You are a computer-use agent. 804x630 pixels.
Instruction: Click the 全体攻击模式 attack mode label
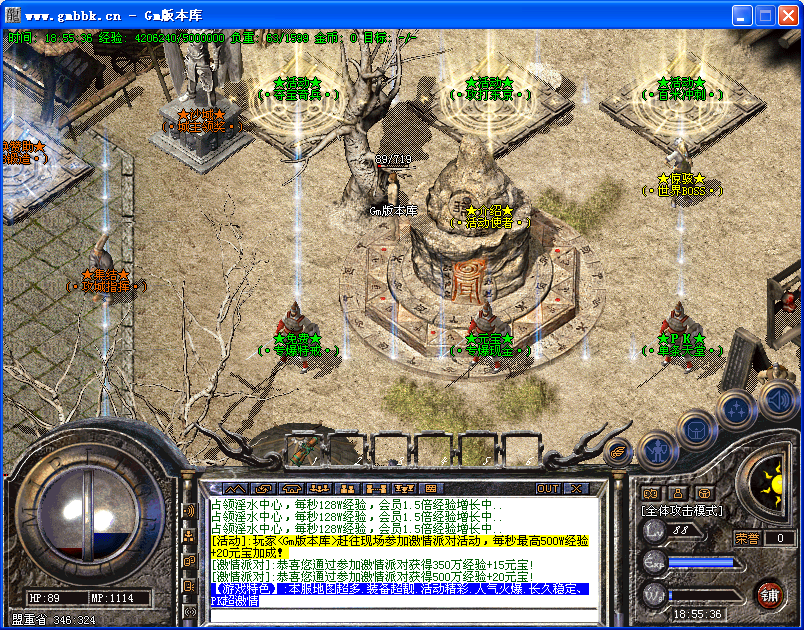(682, 510)
